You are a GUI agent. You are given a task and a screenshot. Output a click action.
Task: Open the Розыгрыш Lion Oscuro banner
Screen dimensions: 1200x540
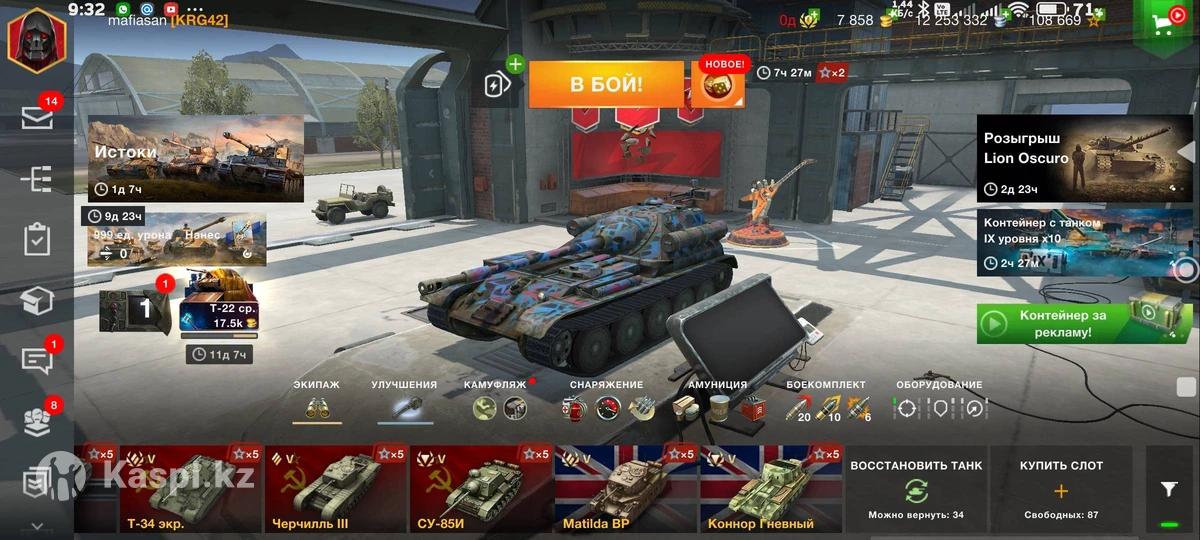coord(1085,158)
